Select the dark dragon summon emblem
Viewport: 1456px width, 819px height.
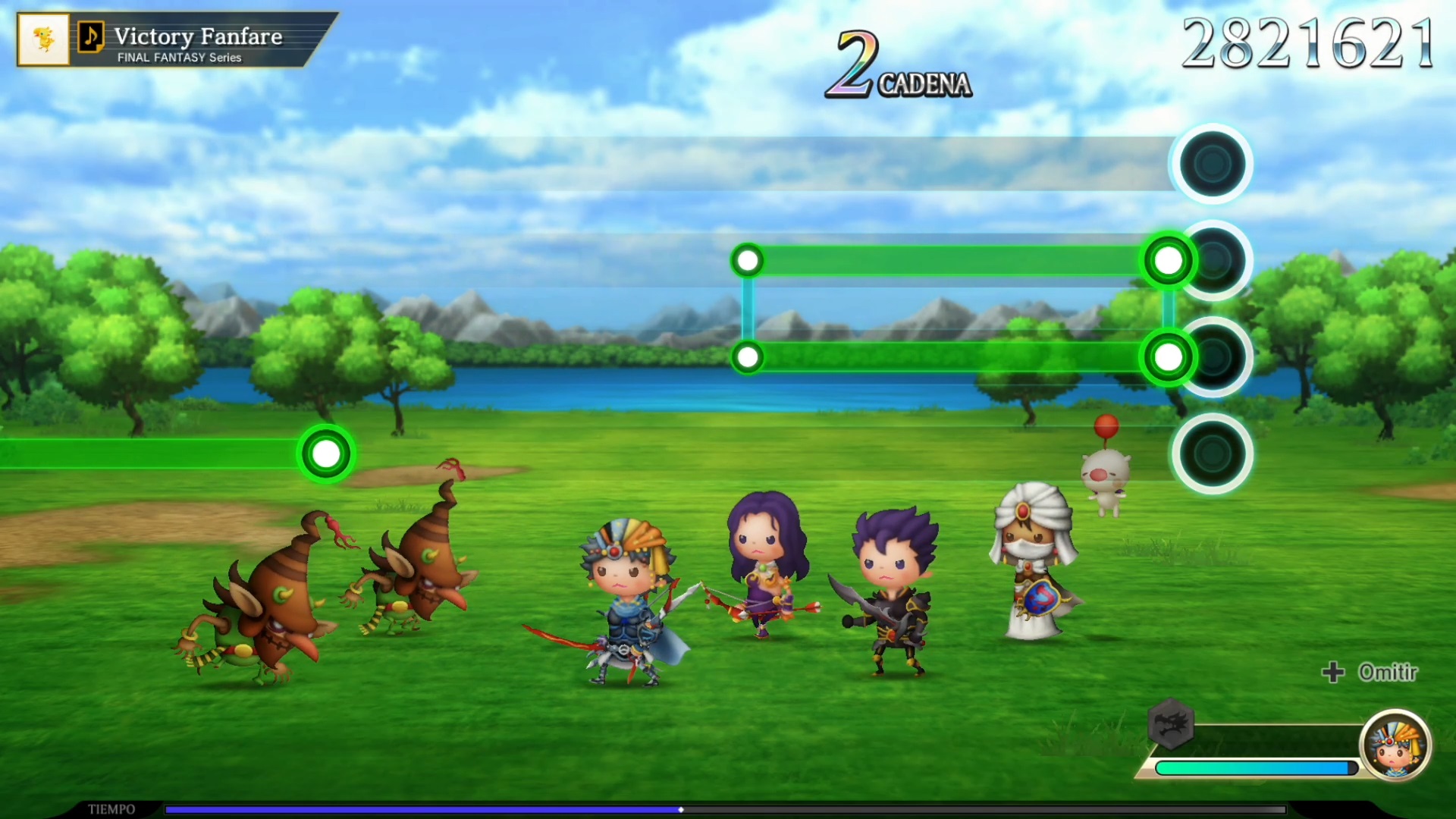(1171, 723)
